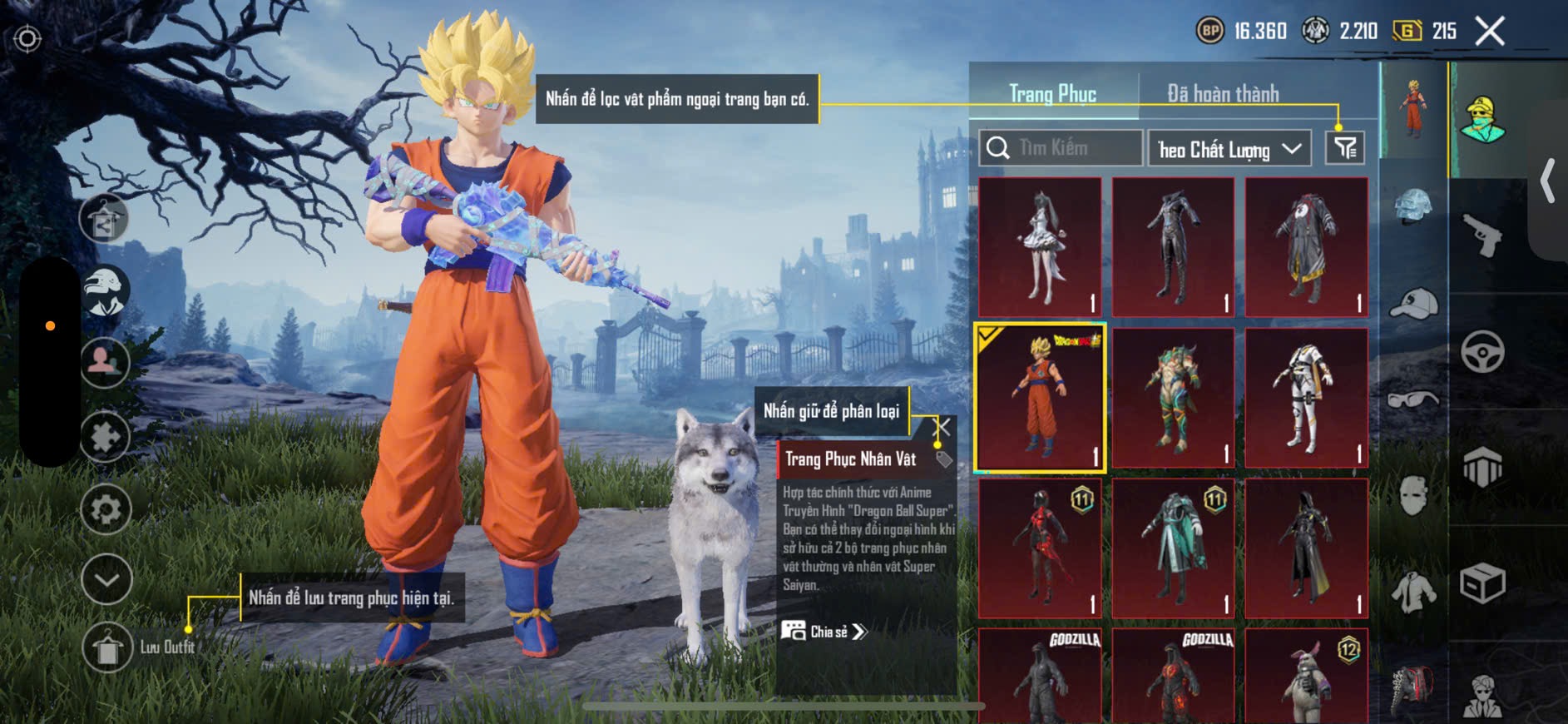Open the pistol weapon skins section
1568x724 pixels.
coord(1482,235)
